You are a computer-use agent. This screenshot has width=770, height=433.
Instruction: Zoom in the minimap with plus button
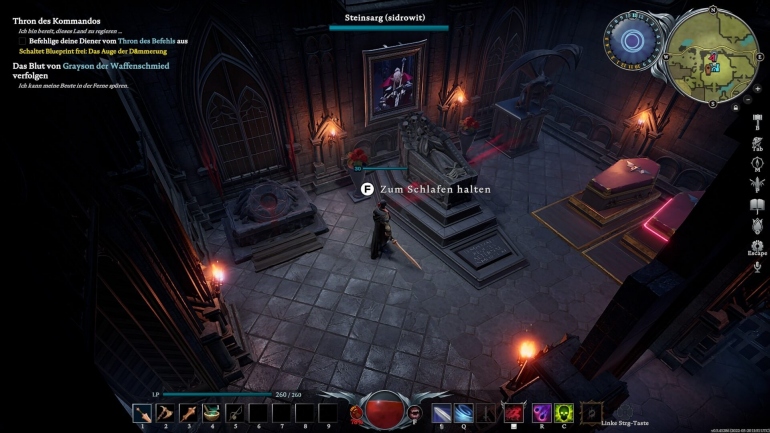coord(757,88)
